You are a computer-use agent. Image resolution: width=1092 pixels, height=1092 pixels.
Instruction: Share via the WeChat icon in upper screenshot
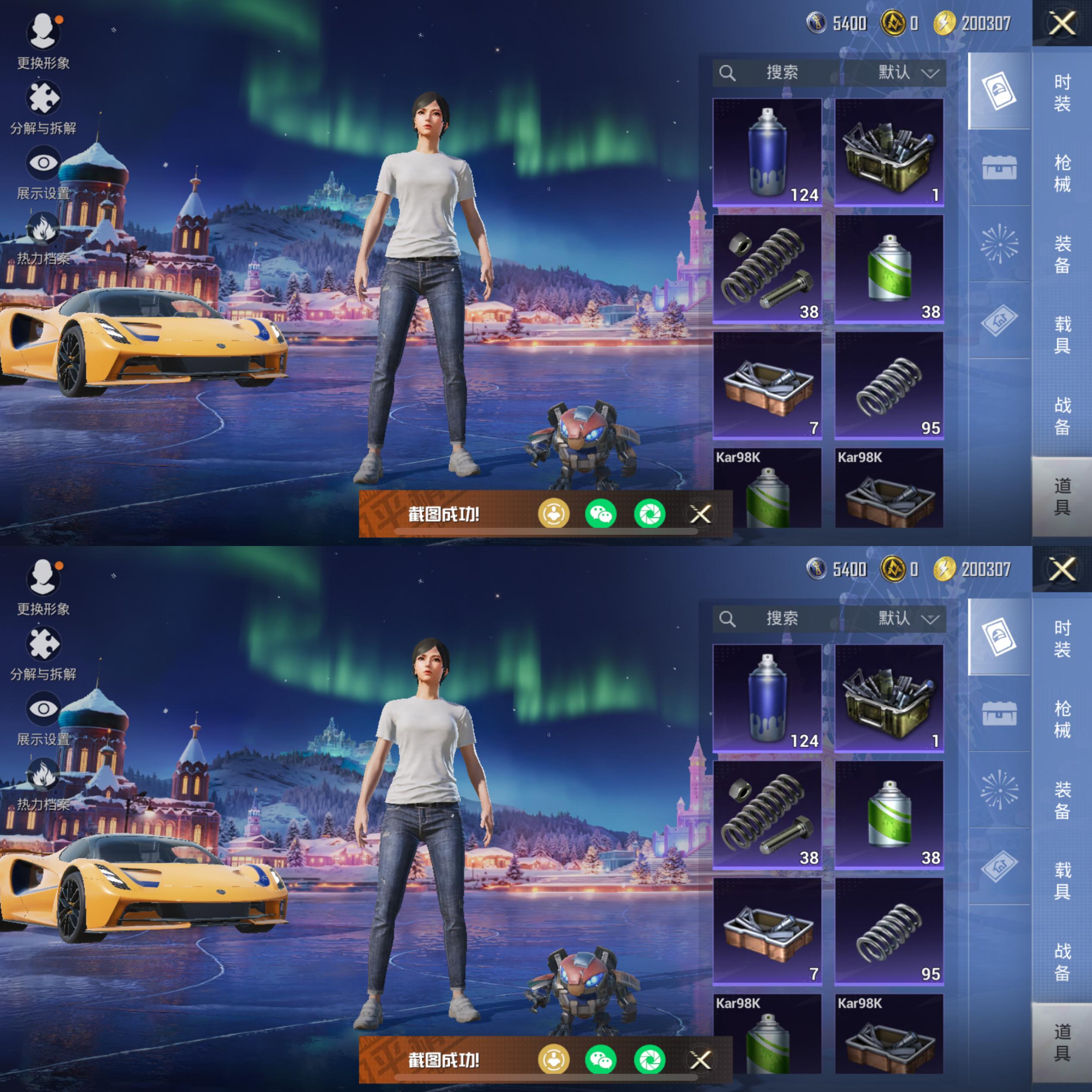600,514
